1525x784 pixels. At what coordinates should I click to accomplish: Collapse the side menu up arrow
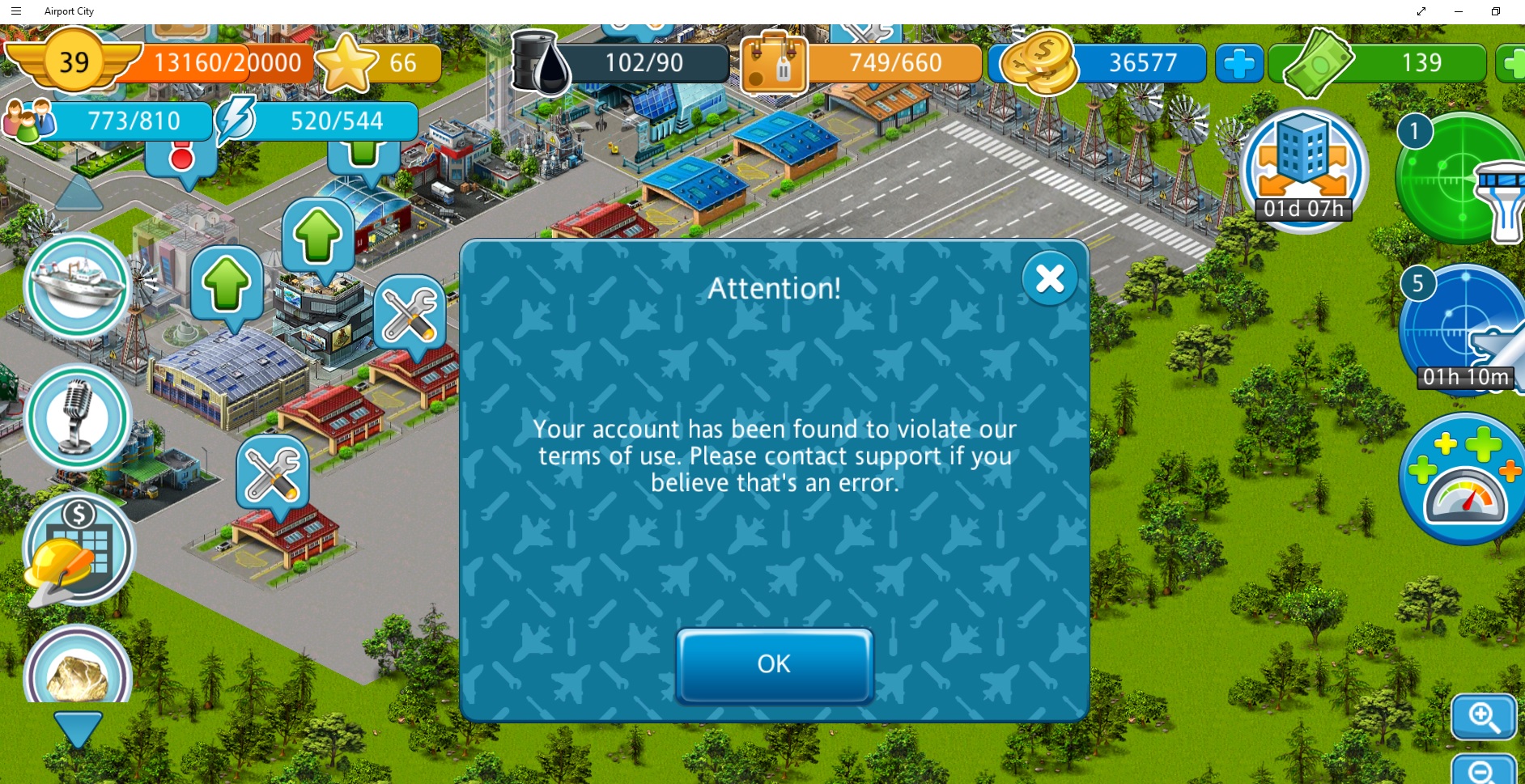(x=78, y=193)
